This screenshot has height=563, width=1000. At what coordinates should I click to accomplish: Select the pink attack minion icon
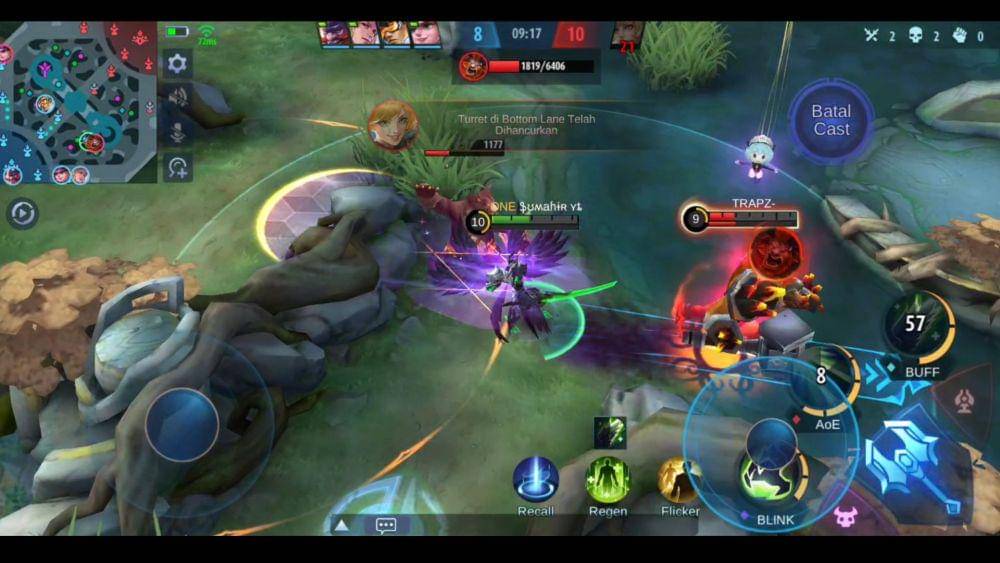point(846,517)
